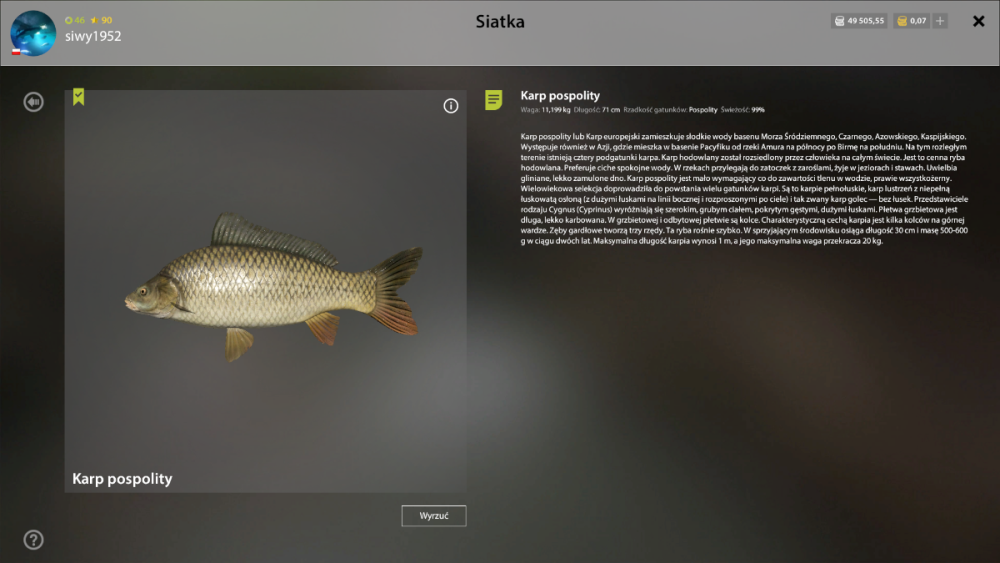Click the green note icon beside Karp pospolity
The height and width of the screenshot is (563, 1000).
click(494, 99)
